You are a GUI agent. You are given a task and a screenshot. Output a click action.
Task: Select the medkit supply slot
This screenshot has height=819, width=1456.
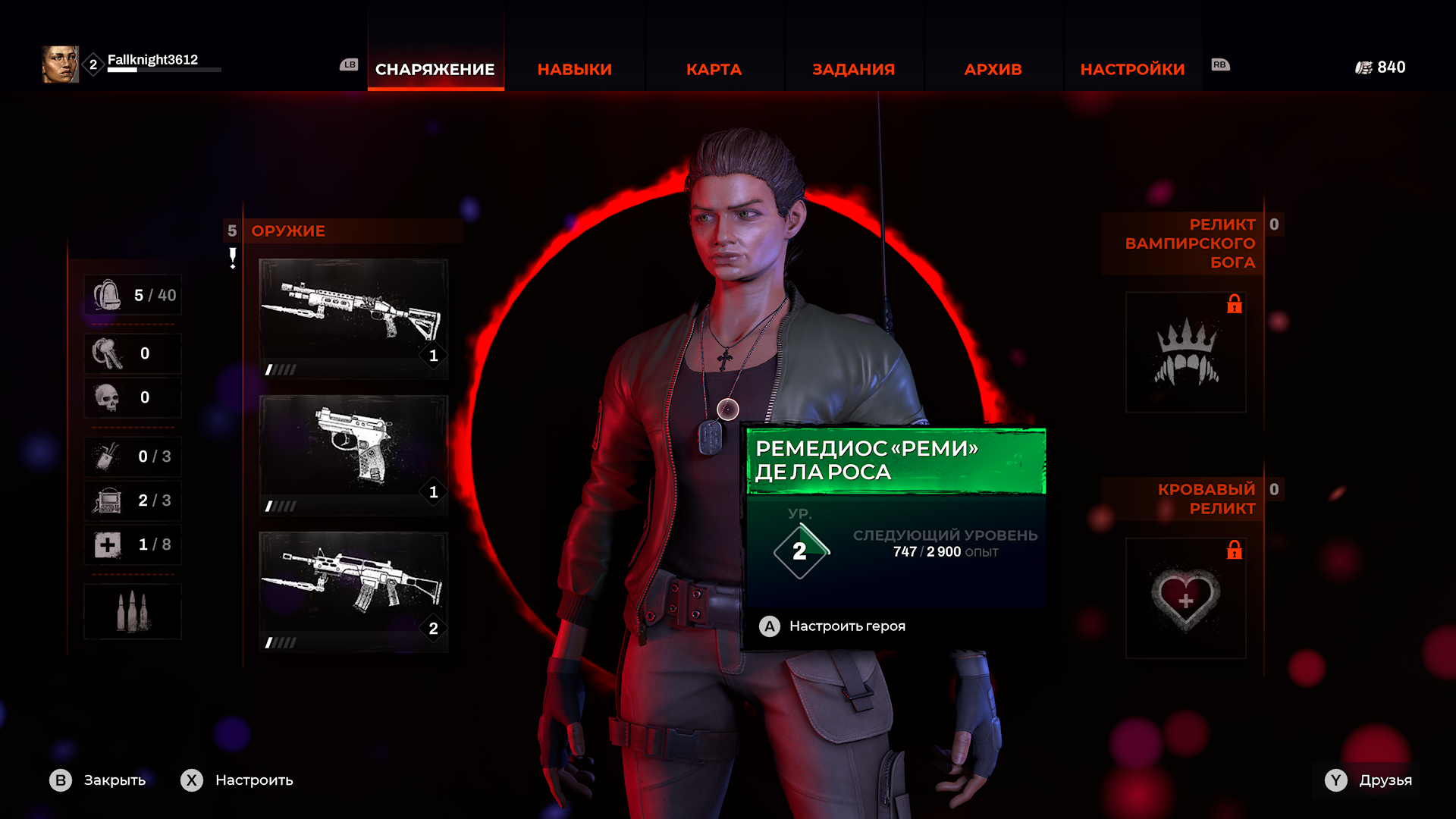133,544
